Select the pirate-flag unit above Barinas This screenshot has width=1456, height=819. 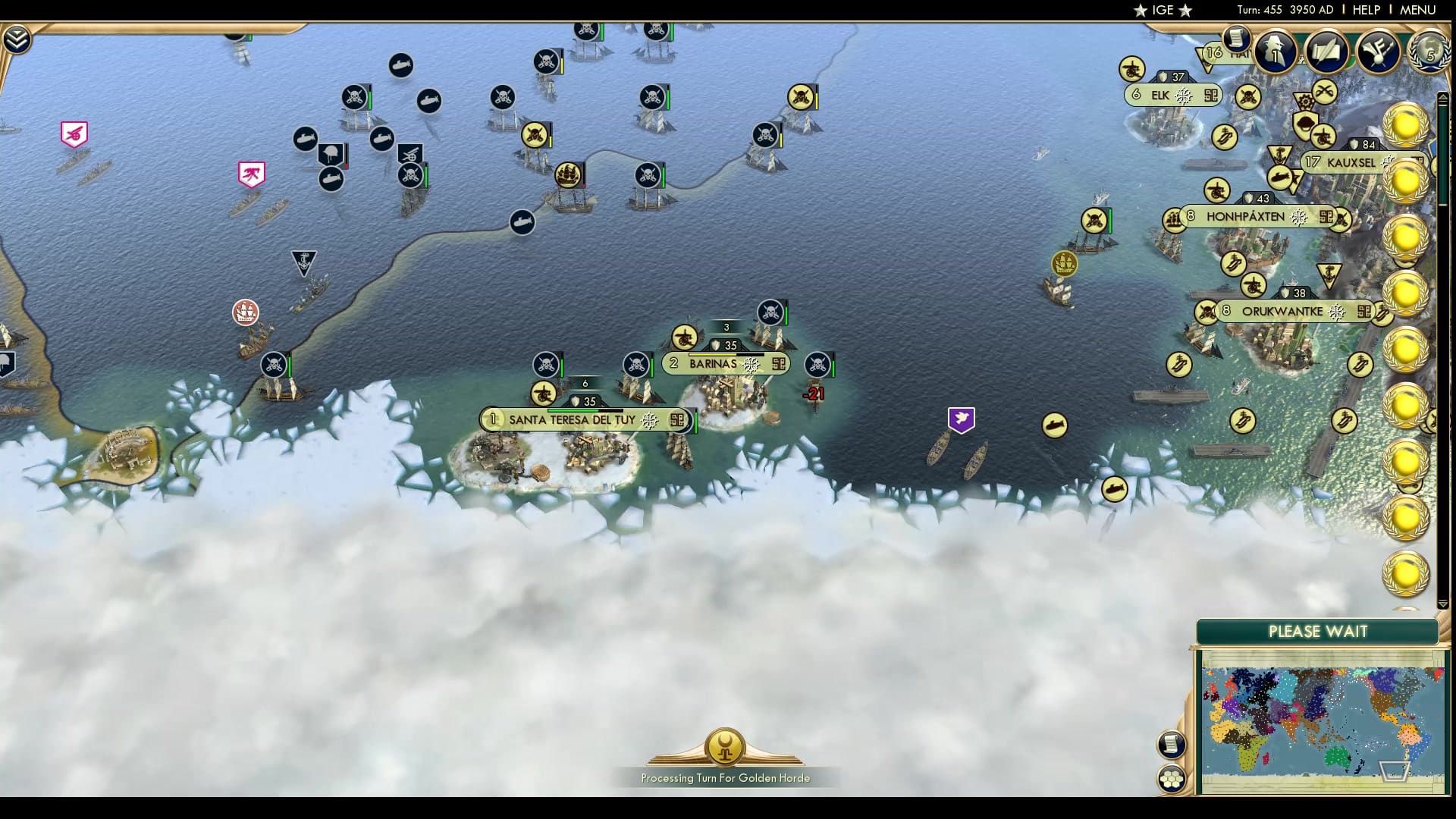coord(770,312)
